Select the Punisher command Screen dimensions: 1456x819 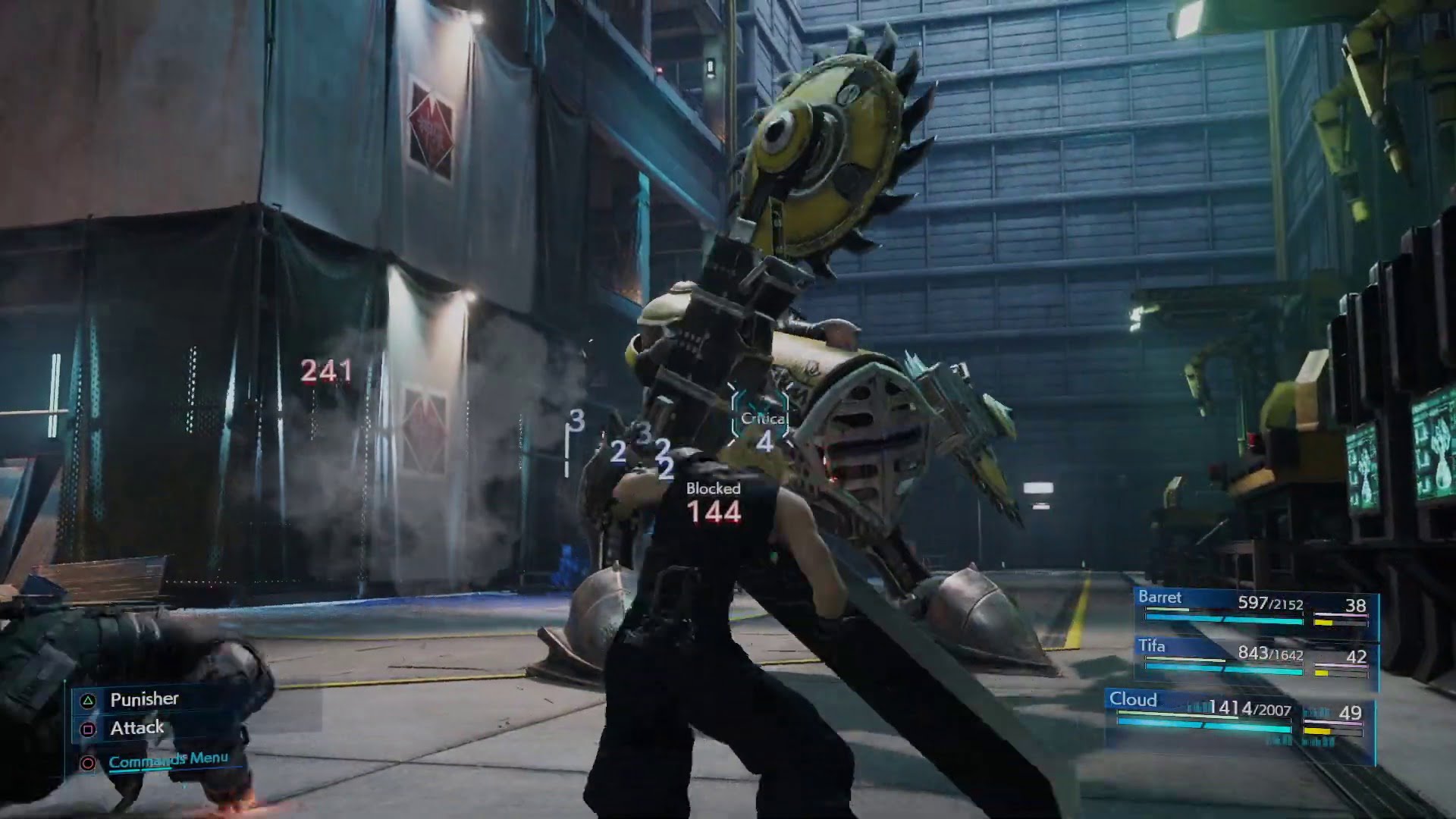(x=144, y=699)
